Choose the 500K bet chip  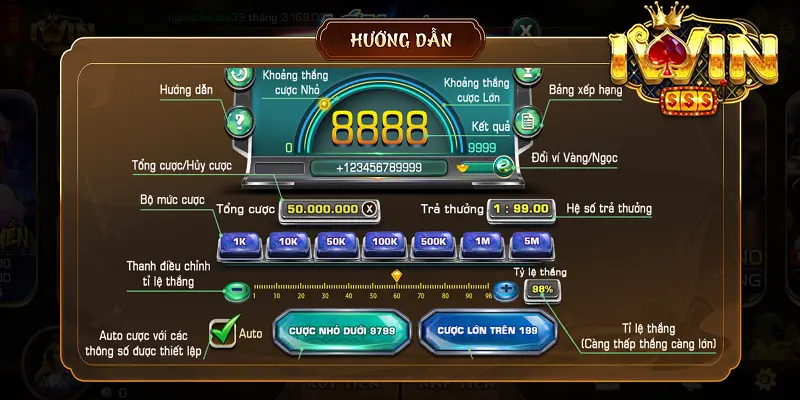pos(433,243)
